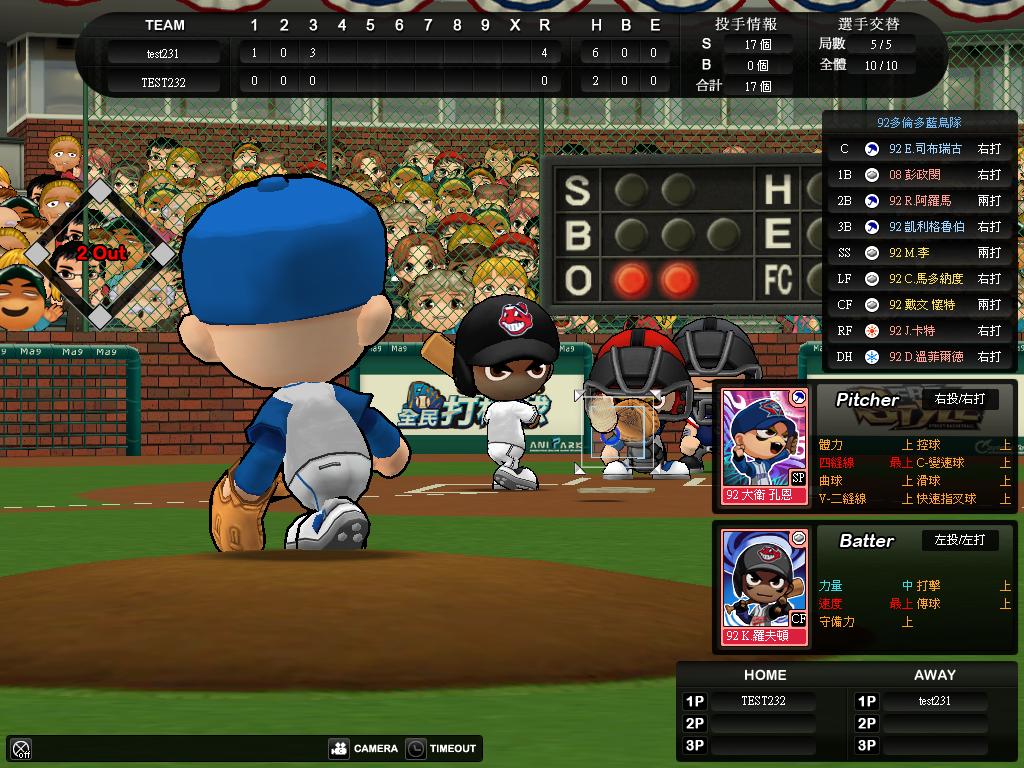Select shortstop M.李 in the lineup

(x=918, y=253)
